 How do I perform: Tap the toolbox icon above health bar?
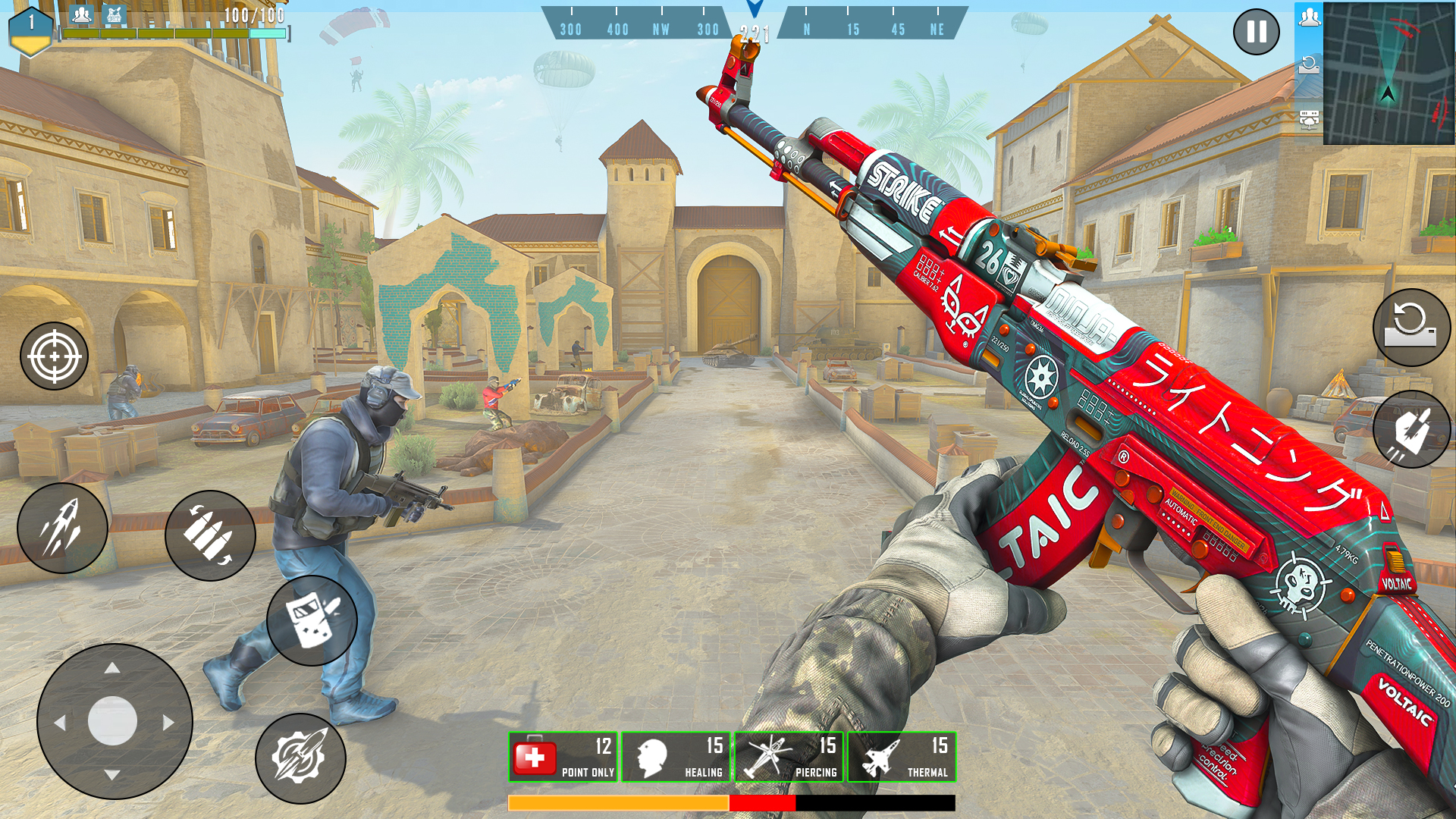click(x=114, y=14)
